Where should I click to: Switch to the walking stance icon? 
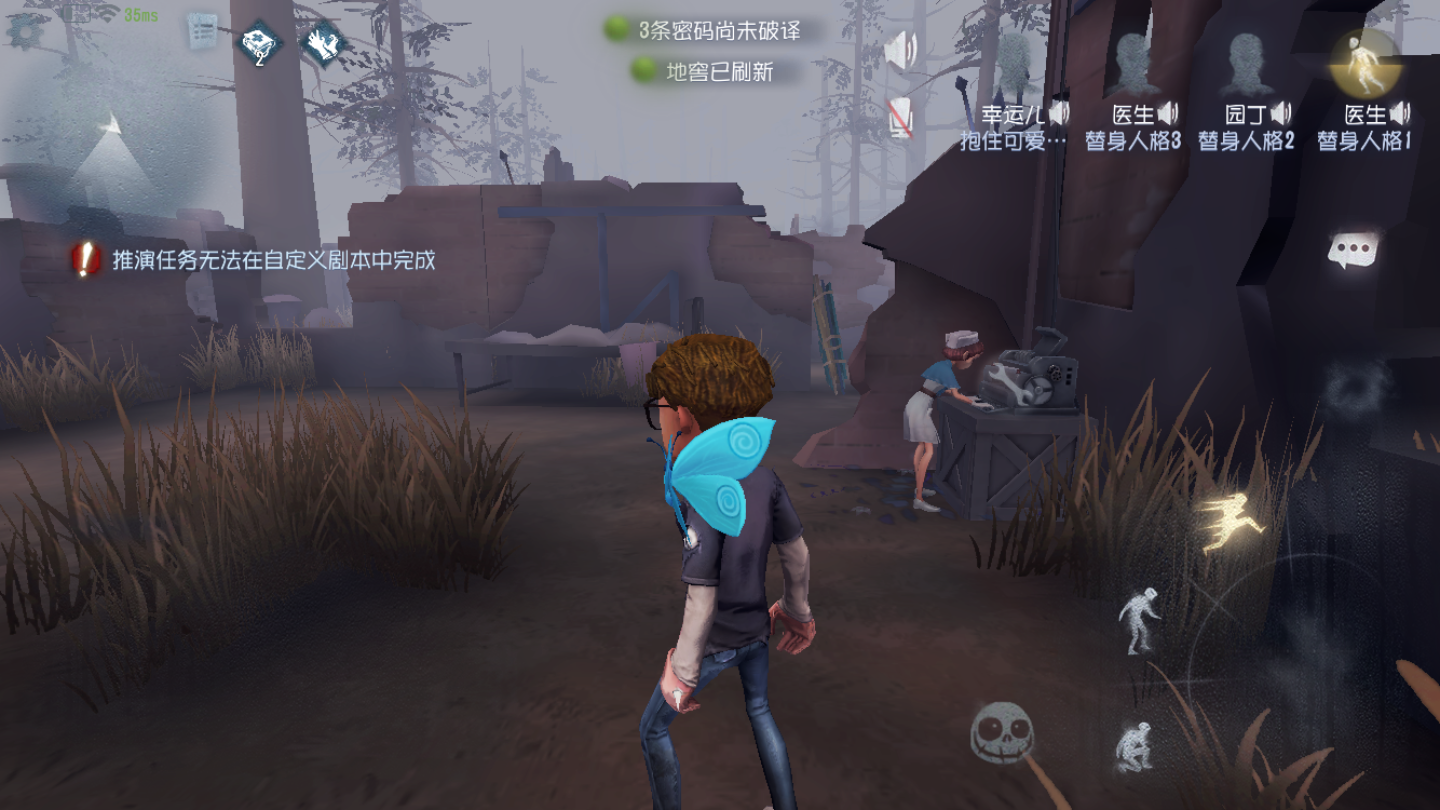point(1140,620)
